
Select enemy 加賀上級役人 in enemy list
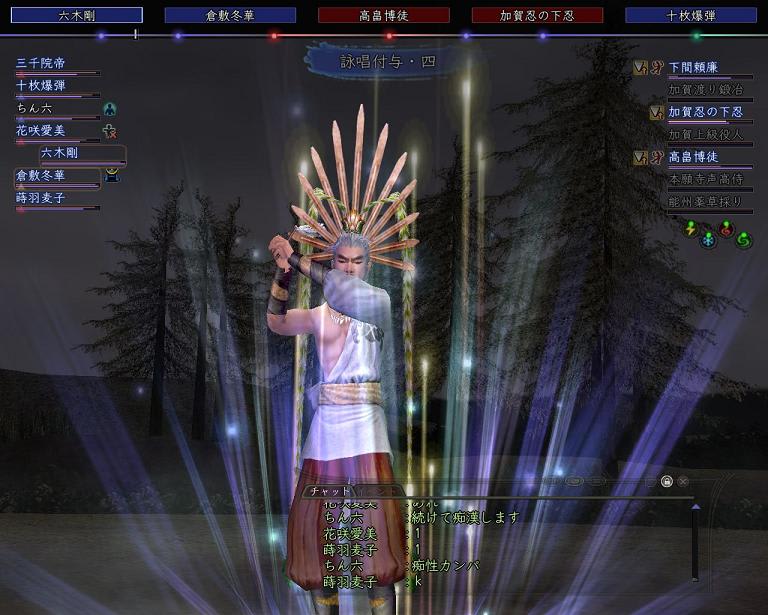(x=705, y=134)
